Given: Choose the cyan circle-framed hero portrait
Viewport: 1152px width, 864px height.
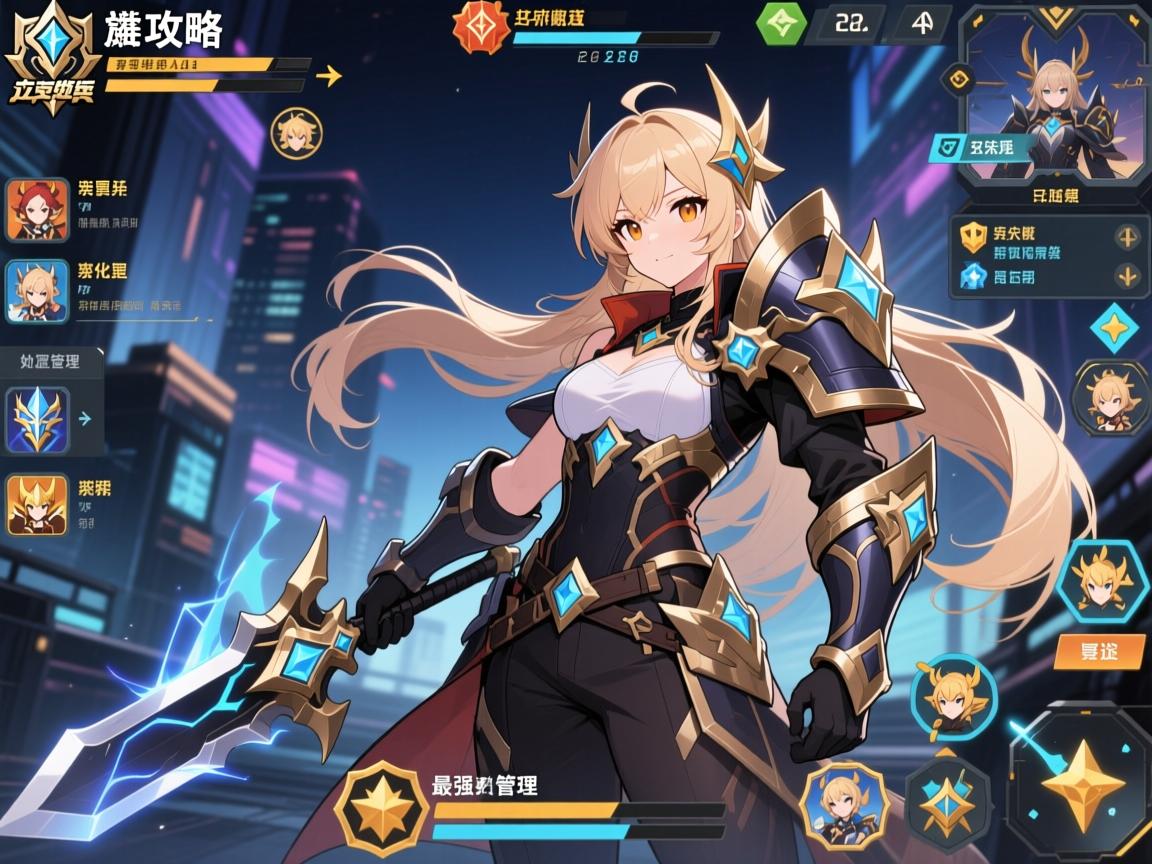Looking at the screenshot, I should coord(953,696).
